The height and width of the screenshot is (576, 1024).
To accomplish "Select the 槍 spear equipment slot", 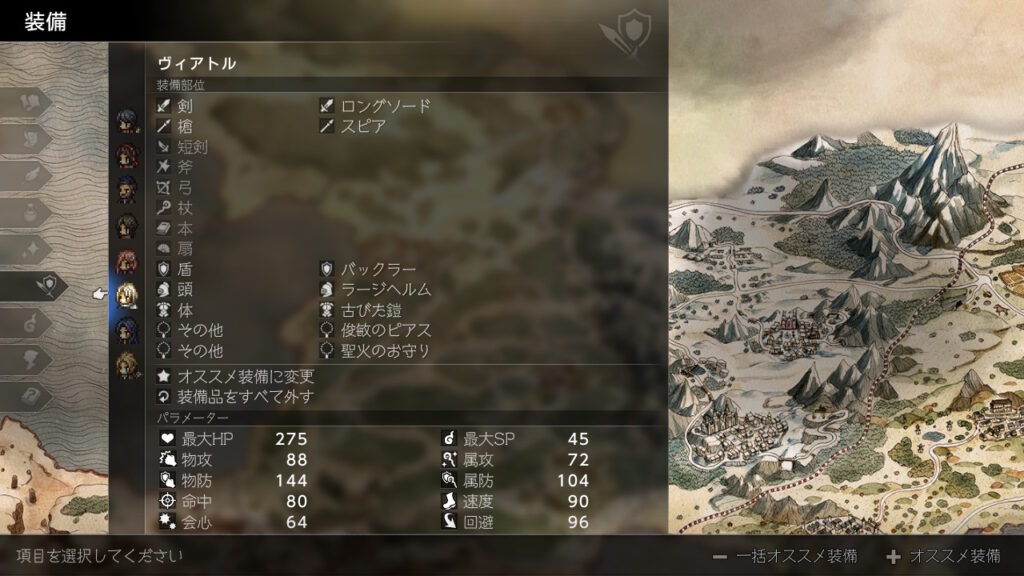I will [x=185, y=127].
